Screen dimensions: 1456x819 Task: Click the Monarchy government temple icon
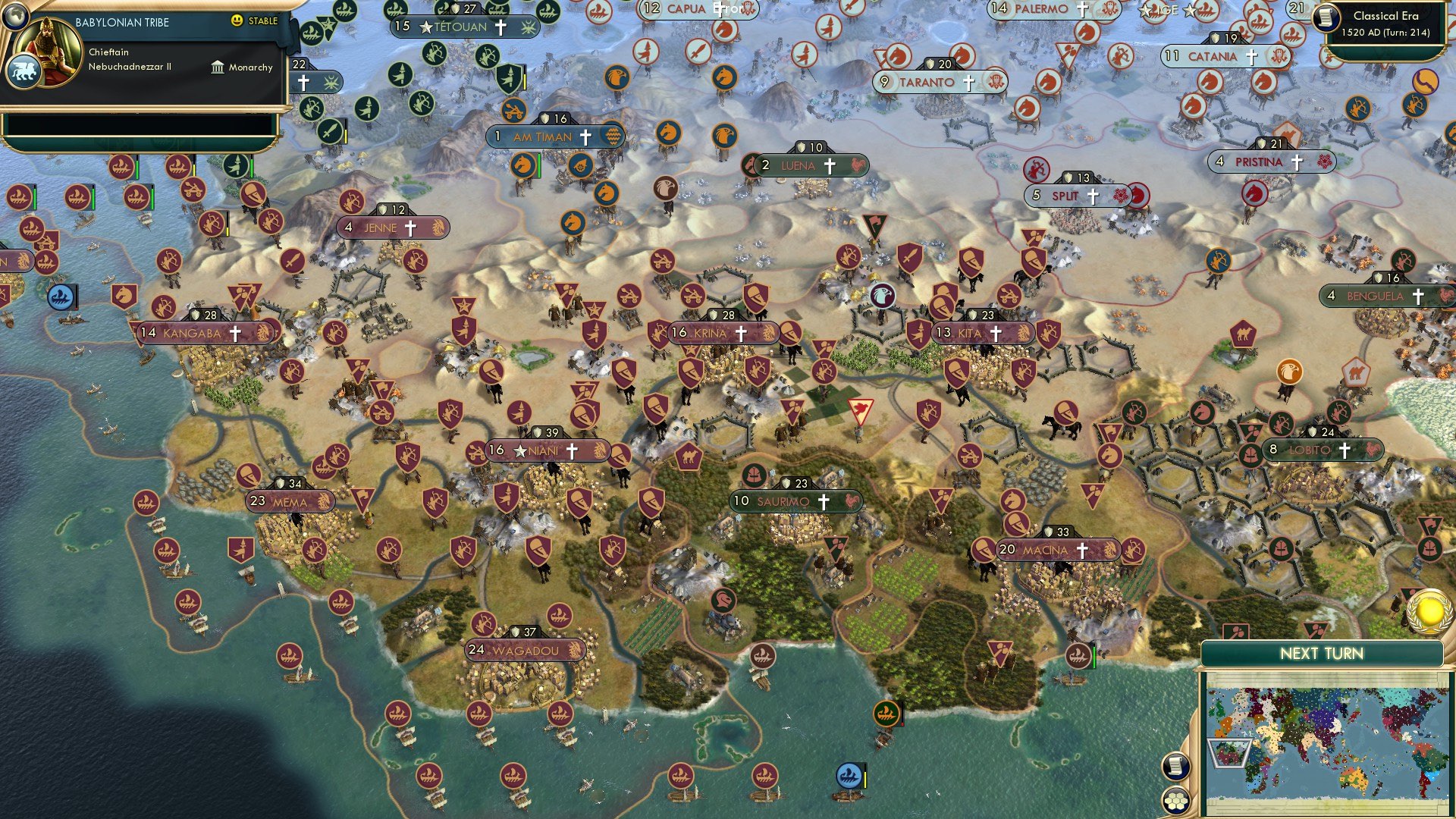tap(218, 67)
